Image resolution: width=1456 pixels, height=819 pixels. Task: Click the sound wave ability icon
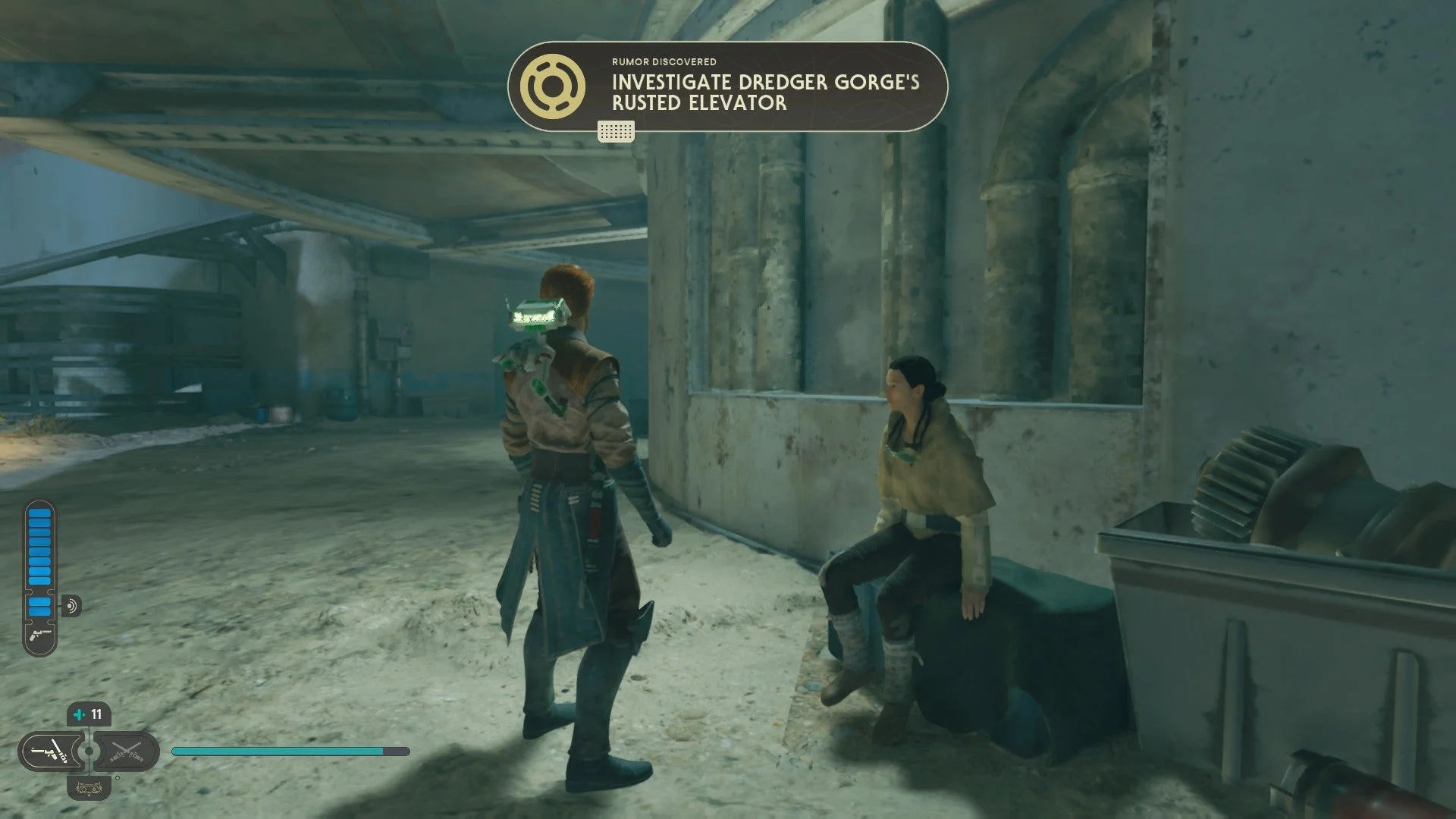coord(72,606)
